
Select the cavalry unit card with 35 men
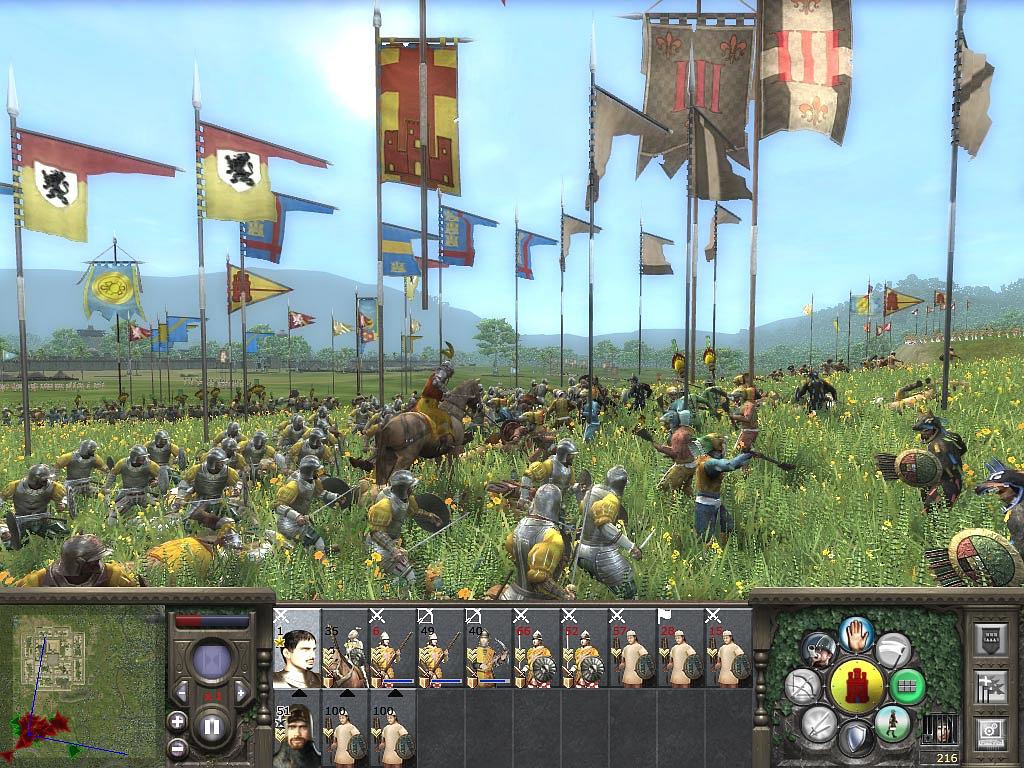click(345, 648)
